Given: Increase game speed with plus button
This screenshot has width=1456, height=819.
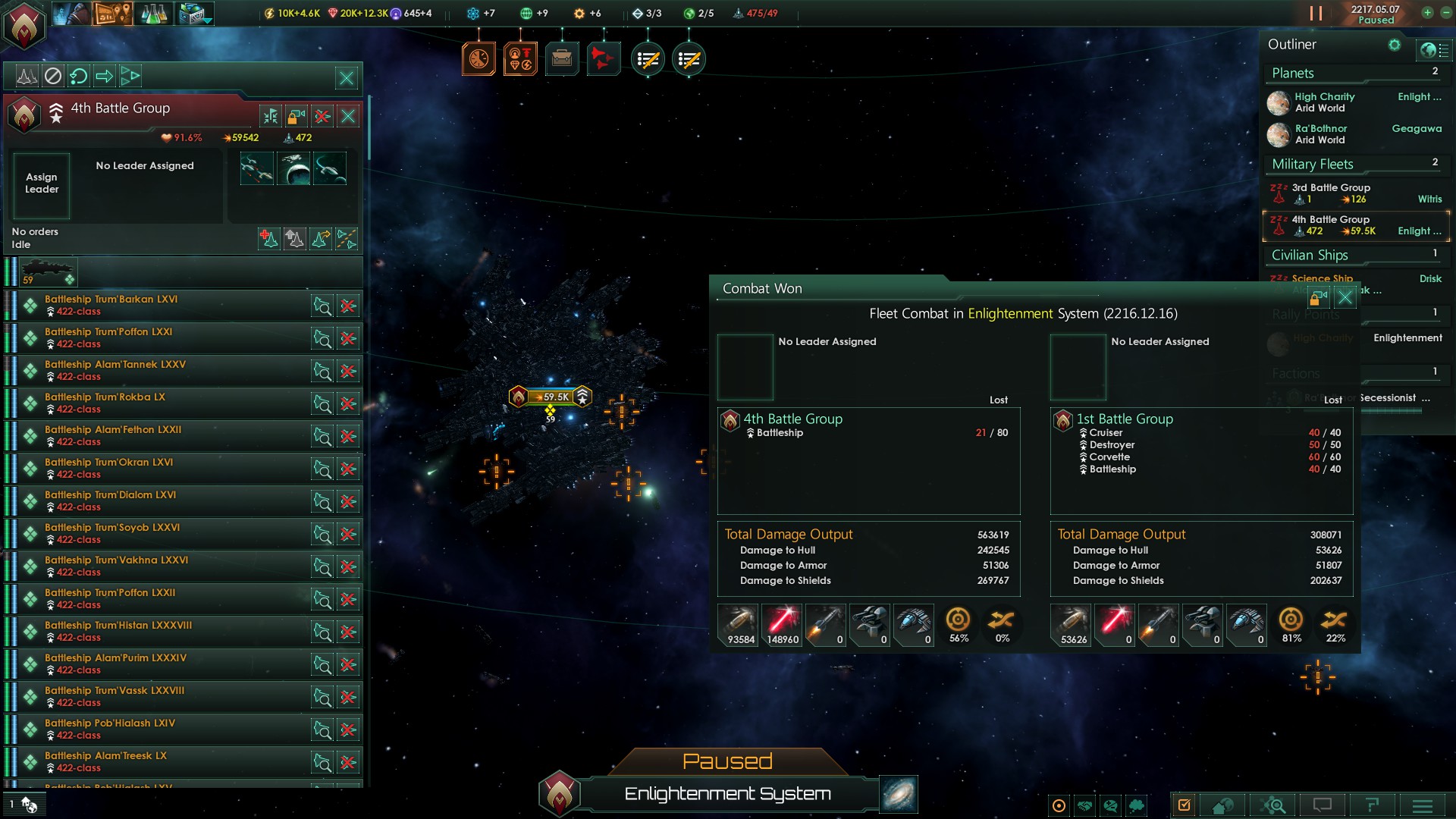Looking at the screenshot, I should [1427, 13].
